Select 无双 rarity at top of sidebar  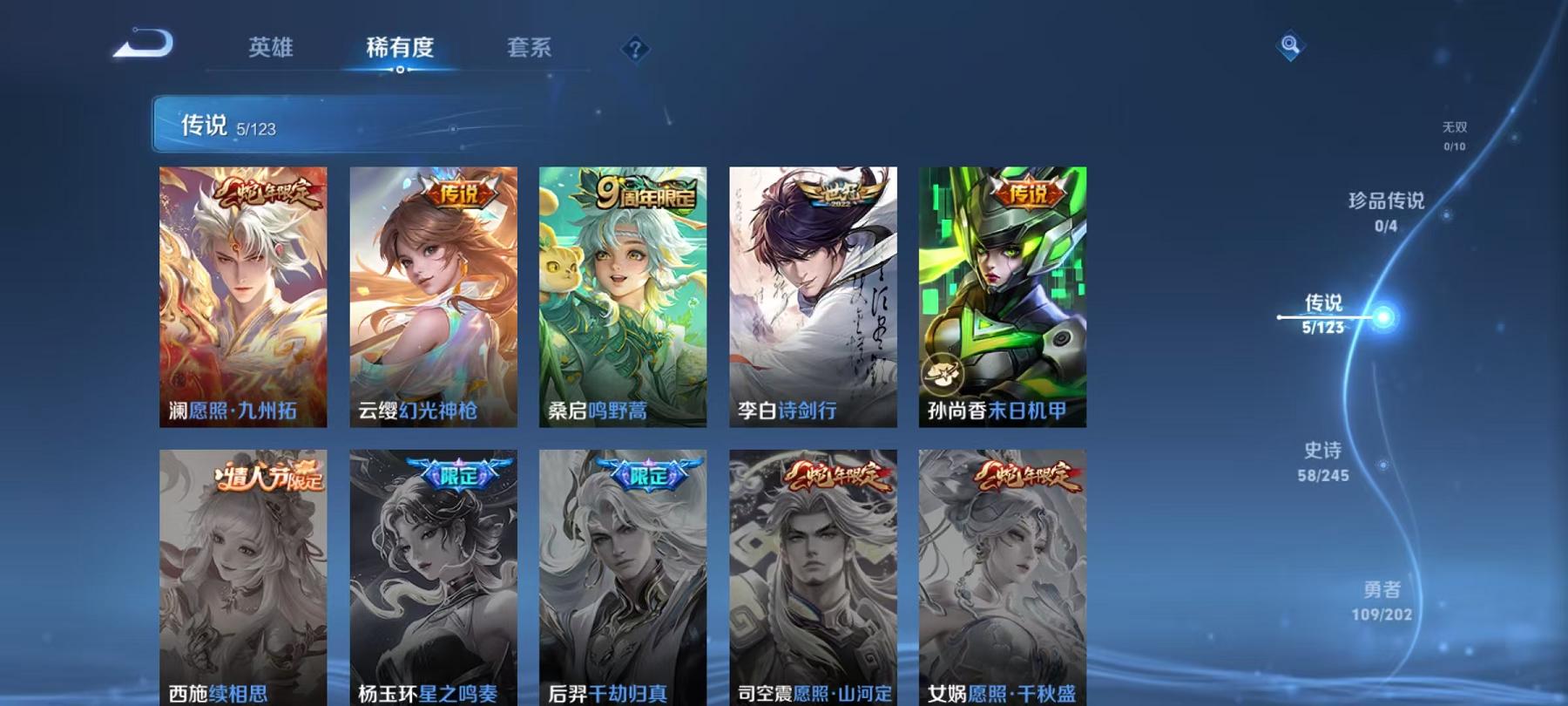tap(1456, 137)
